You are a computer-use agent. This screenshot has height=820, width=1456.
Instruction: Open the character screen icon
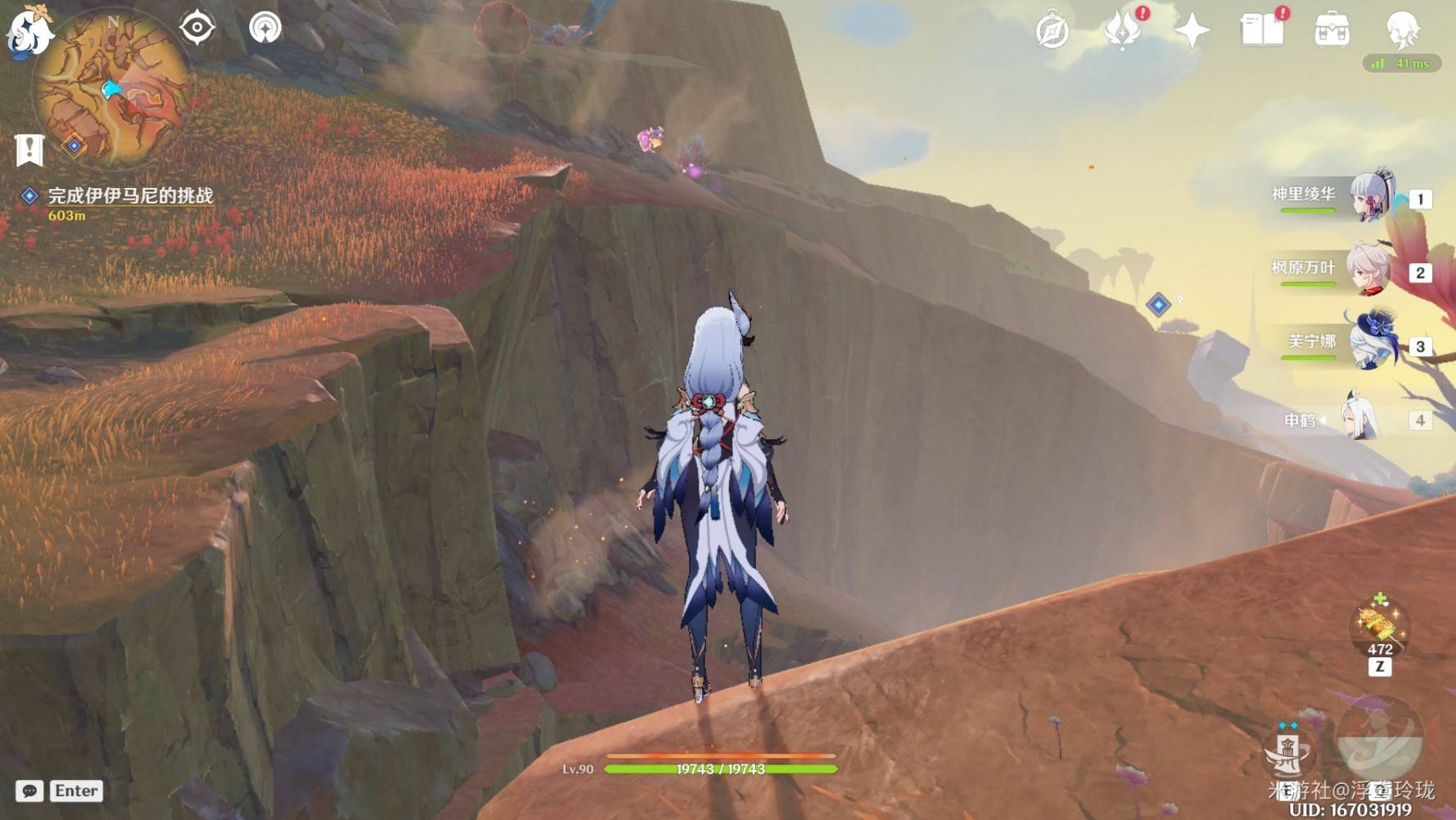click(1402, 31)
